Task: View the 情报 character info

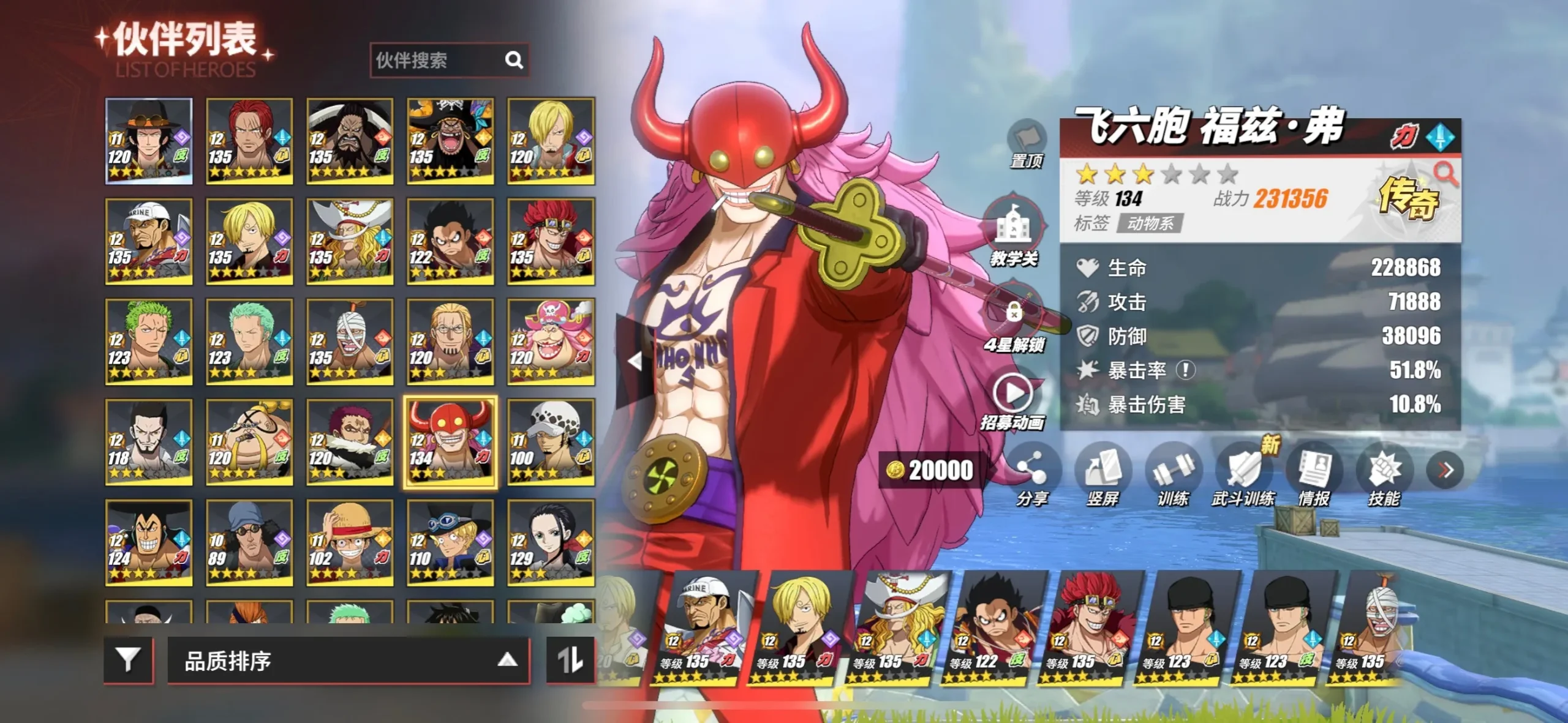Action: point(1314,470)
